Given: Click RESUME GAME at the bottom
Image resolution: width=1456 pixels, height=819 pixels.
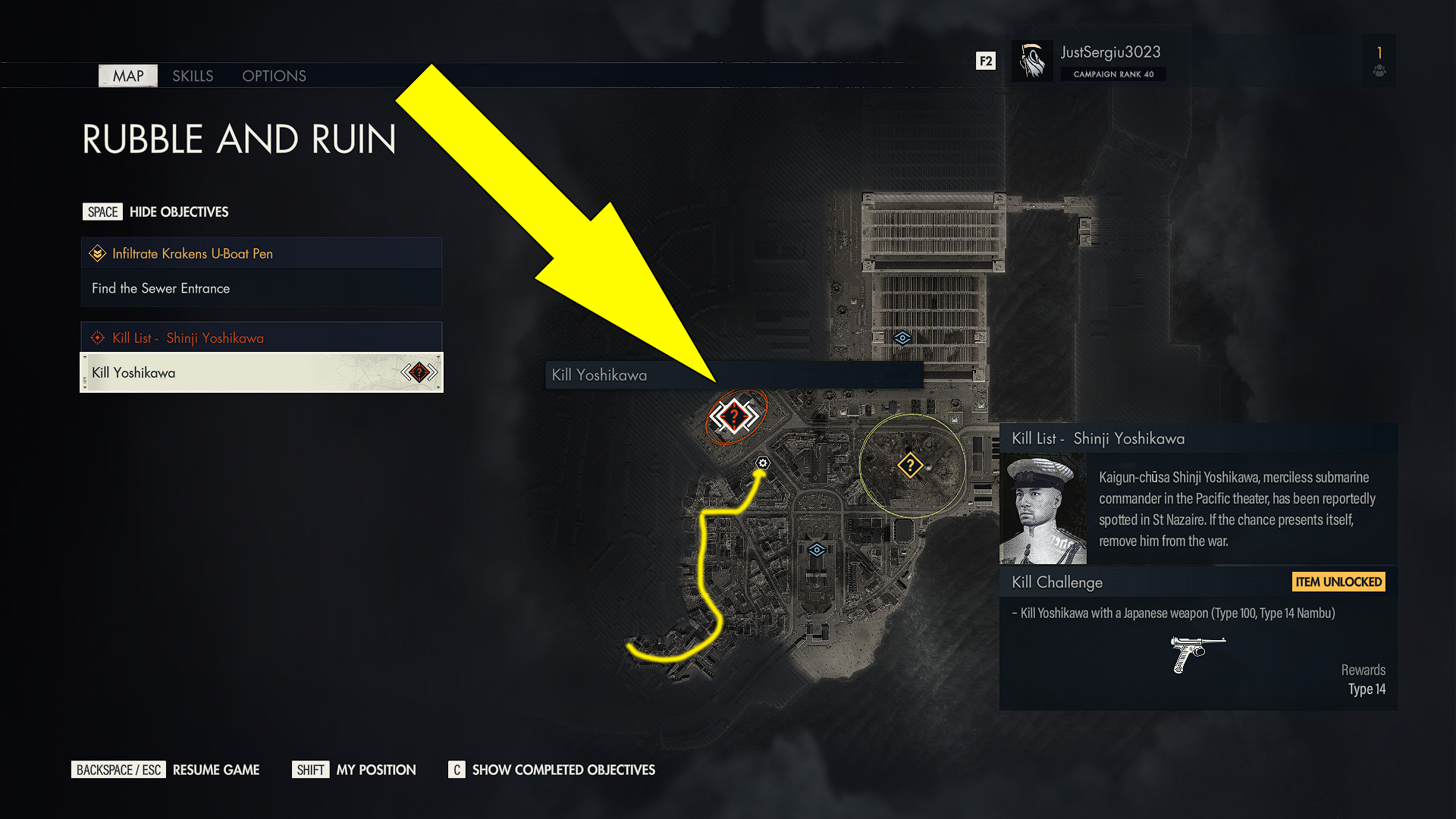Looking at the screenshot, I should [x=215, y=770].
